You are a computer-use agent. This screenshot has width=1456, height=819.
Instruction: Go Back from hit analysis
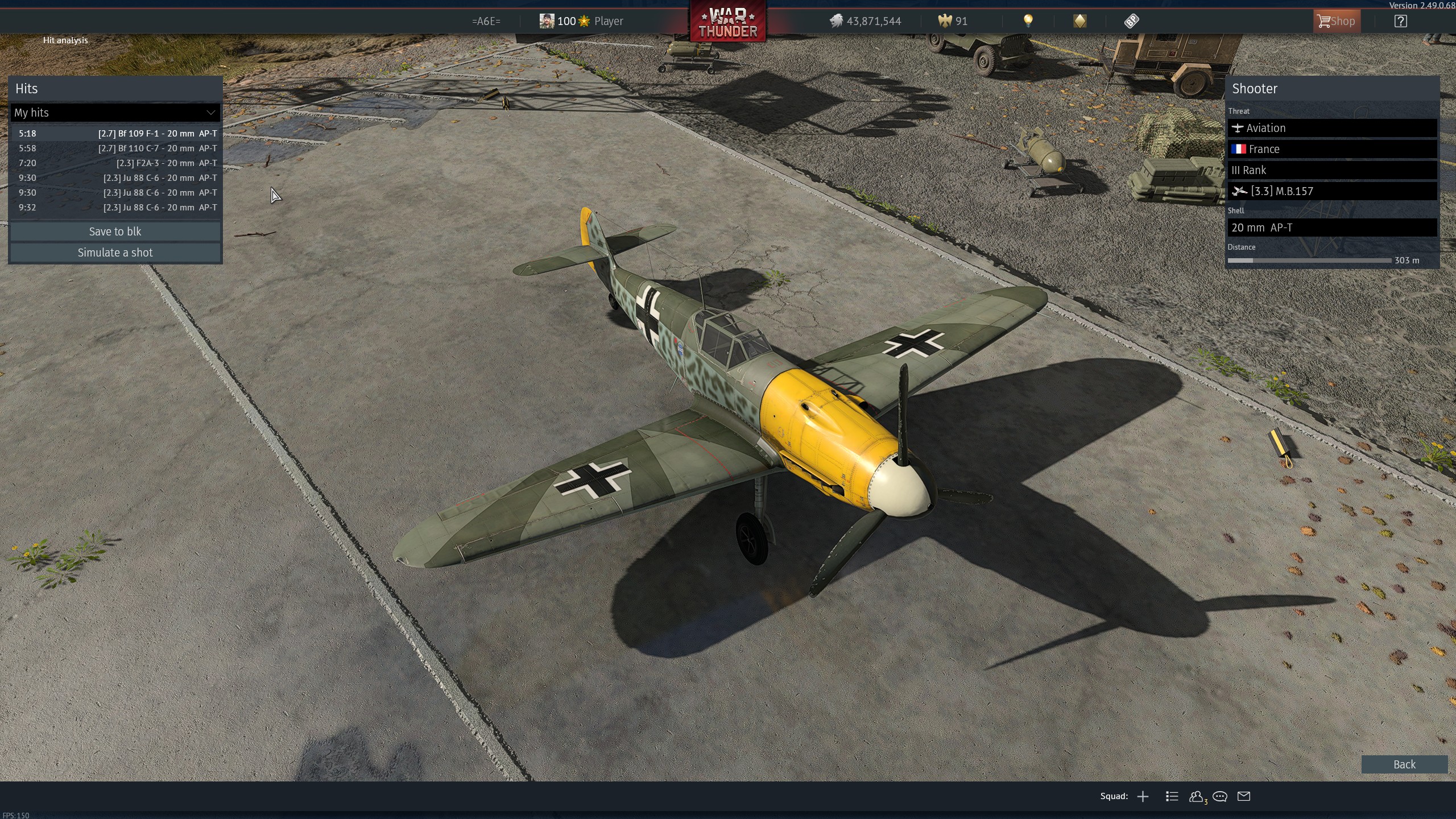click(1404, 764)
